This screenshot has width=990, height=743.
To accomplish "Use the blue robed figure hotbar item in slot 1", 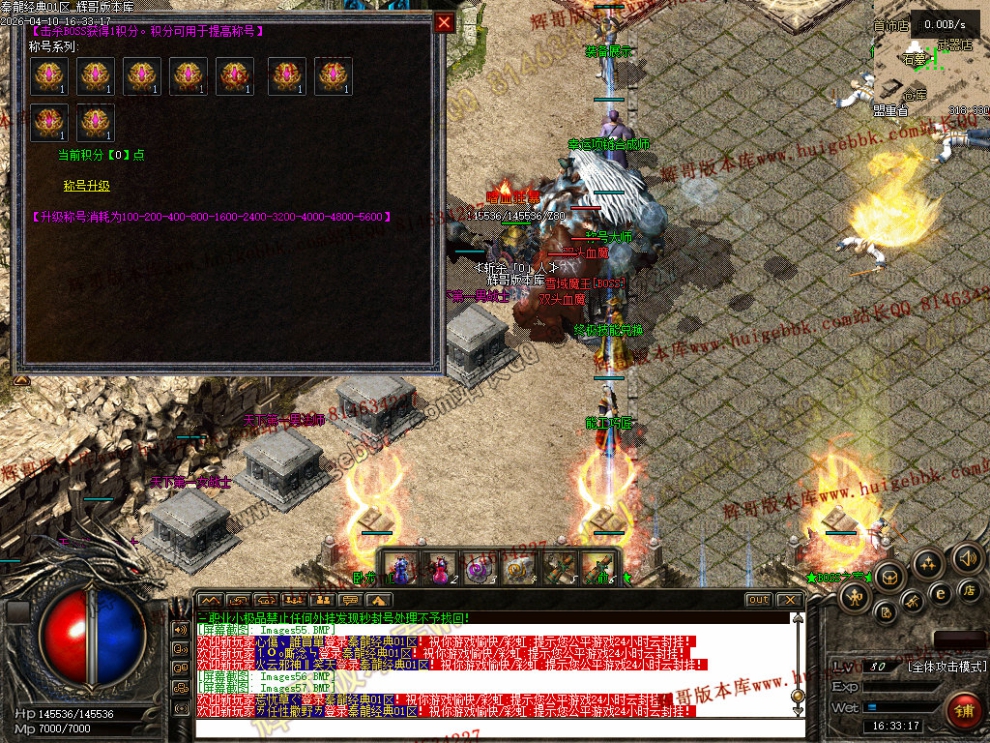I will (401, 568).
